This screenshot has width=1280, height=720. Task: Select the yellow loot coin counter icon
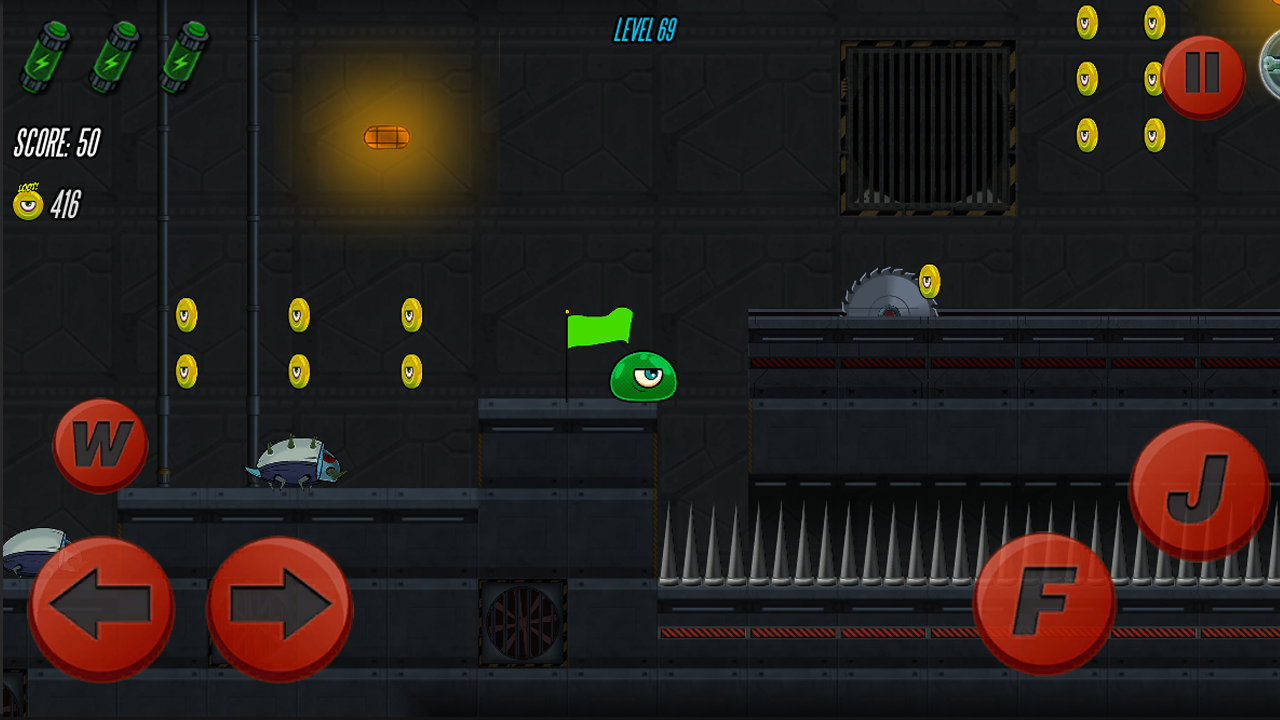[27, 205]
